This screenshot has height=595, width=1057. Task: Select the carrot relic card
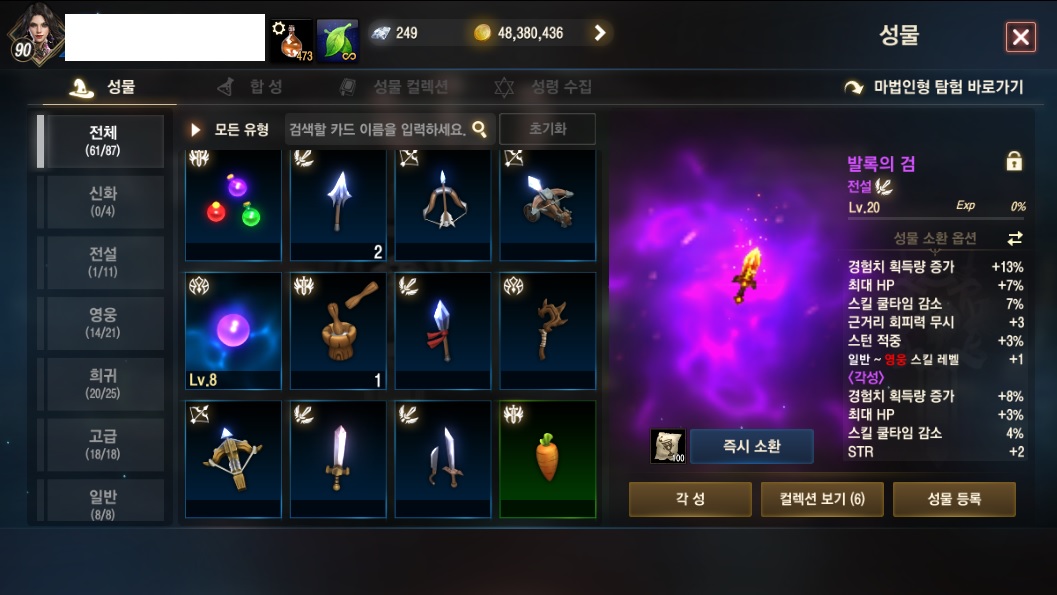(x=547, y=458)
